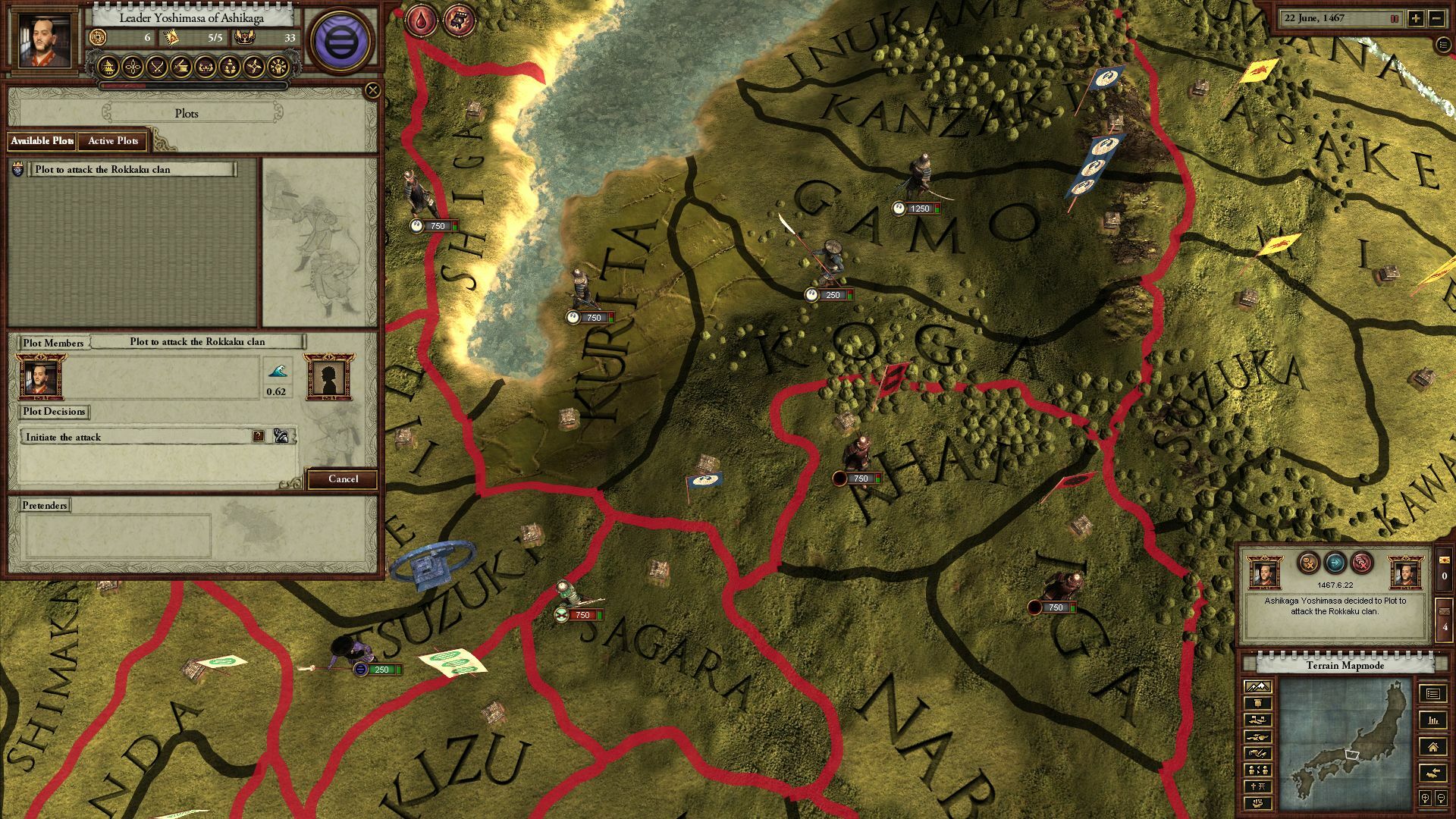The image size is (1456, 819).
Task: Select the shuriken plots icon in the character bar
Action: pyautogui.click(x=255, y=68)
